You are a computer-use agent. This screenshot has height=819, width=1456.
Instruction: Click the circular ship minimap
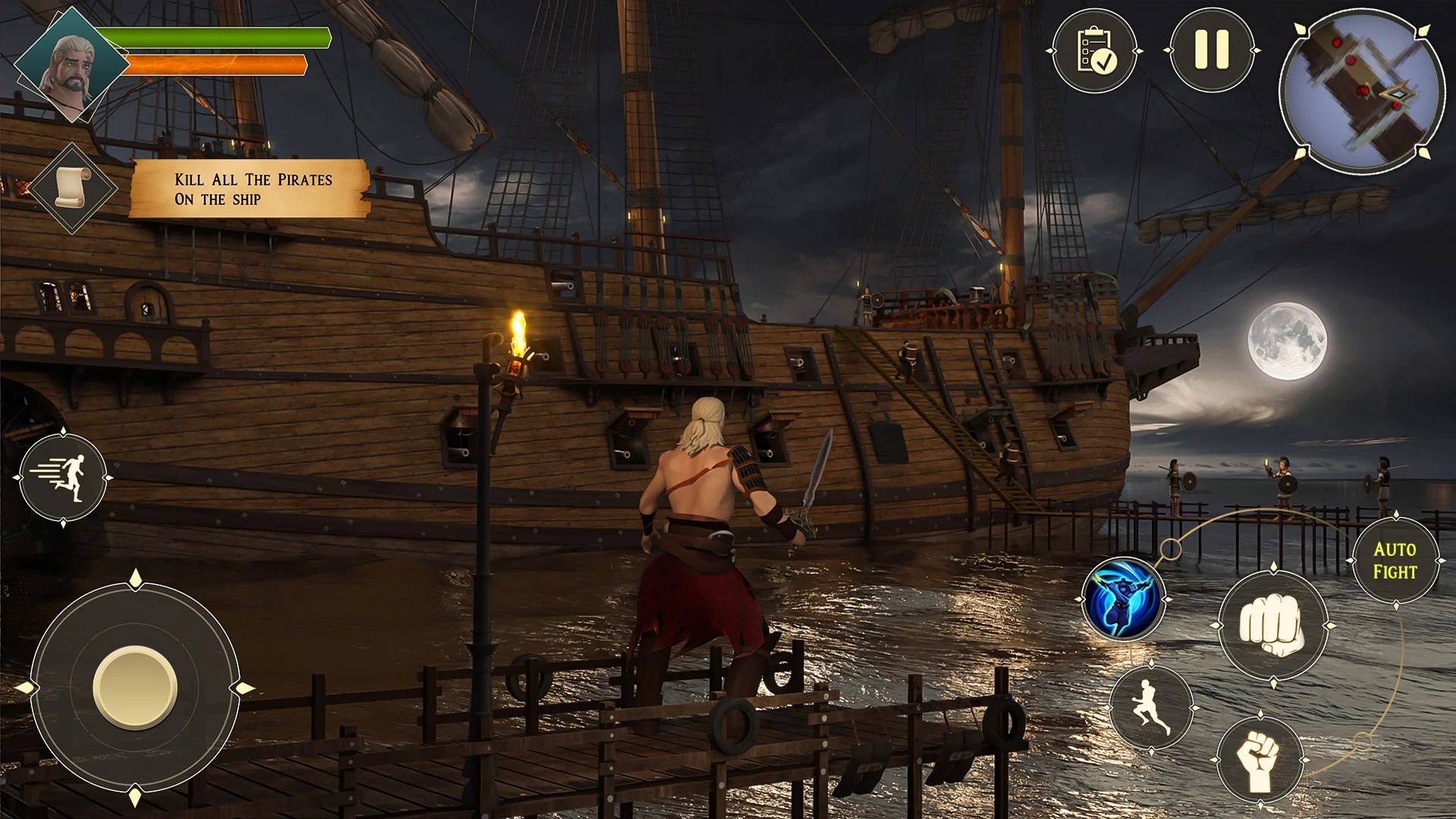coord(1362,93)
